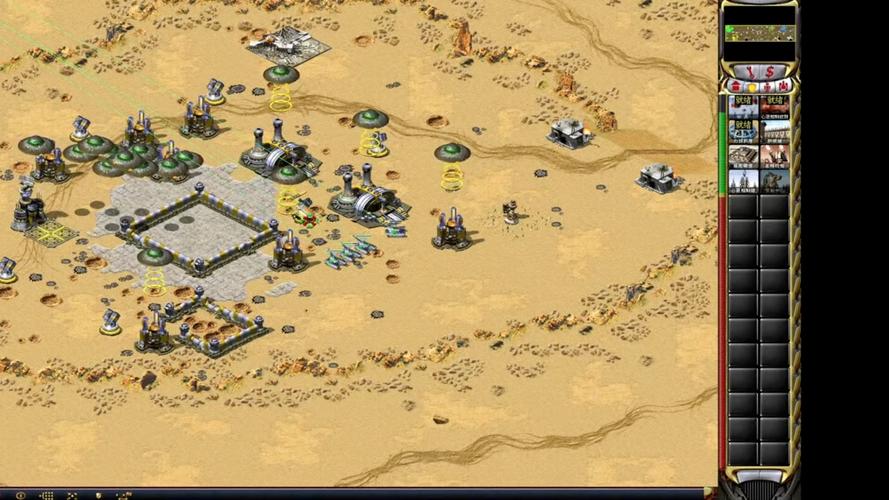
Task: Open the infantry production tab
Action: 767,87
